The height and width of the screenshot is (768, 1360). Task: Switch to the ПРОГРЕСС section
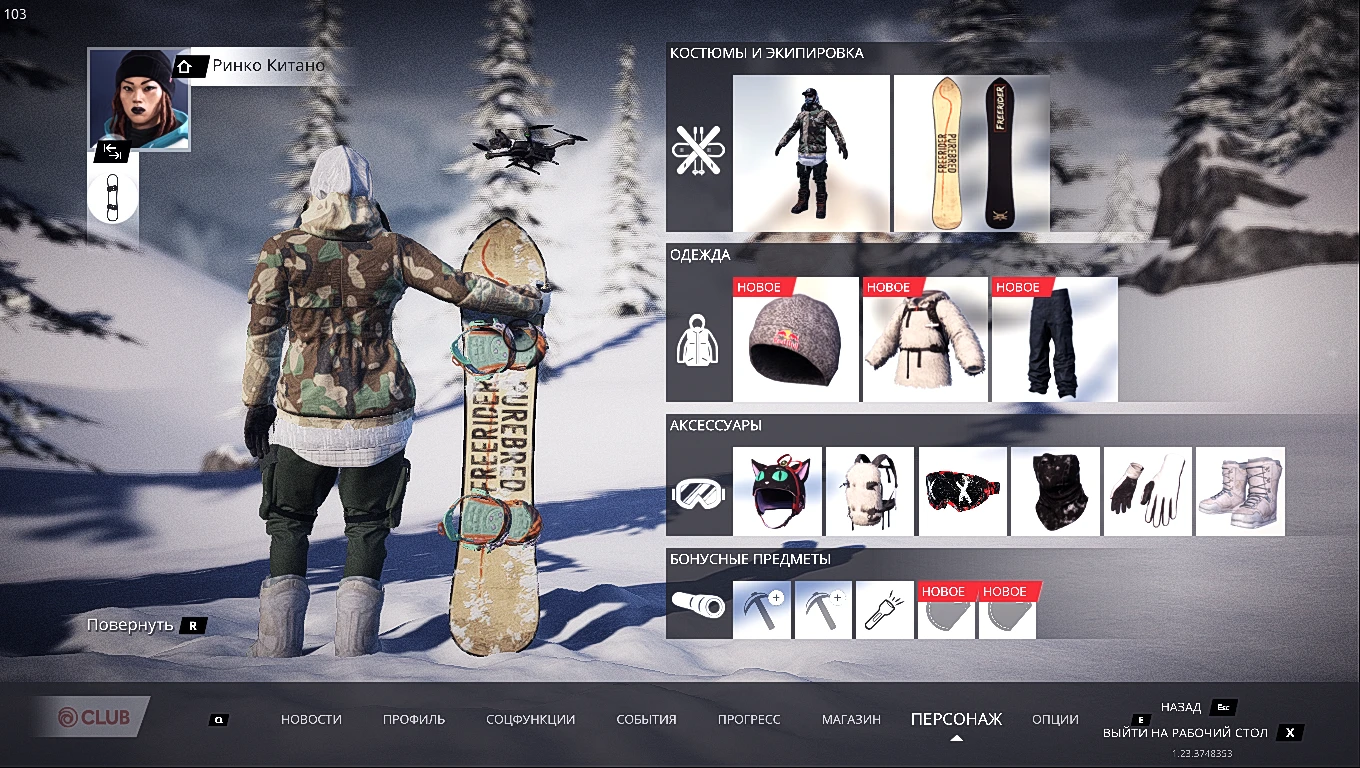(749, 719)
